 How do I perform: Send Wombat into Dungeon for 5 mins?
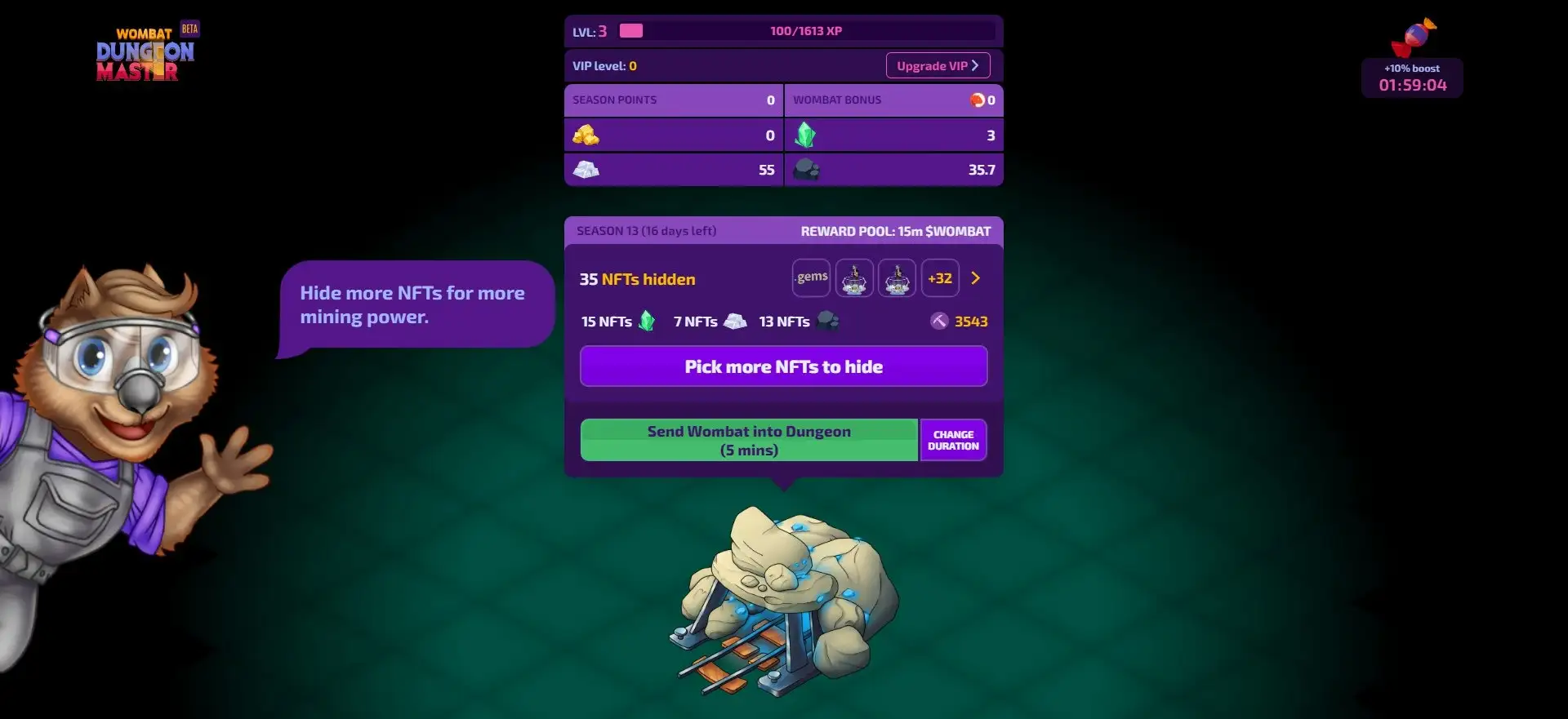(749, 441)
